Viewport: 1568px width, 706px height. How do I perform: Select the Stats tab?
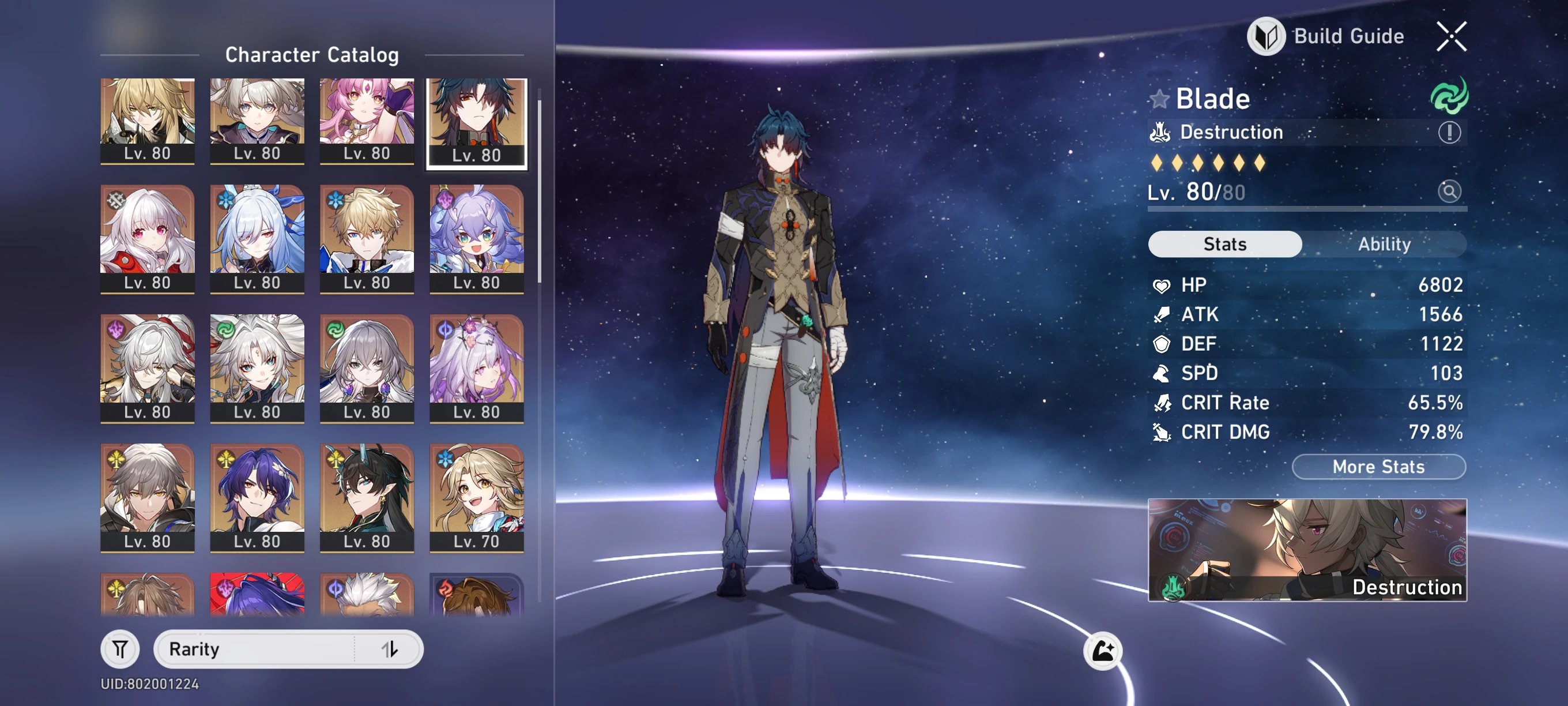point(1224,244)
